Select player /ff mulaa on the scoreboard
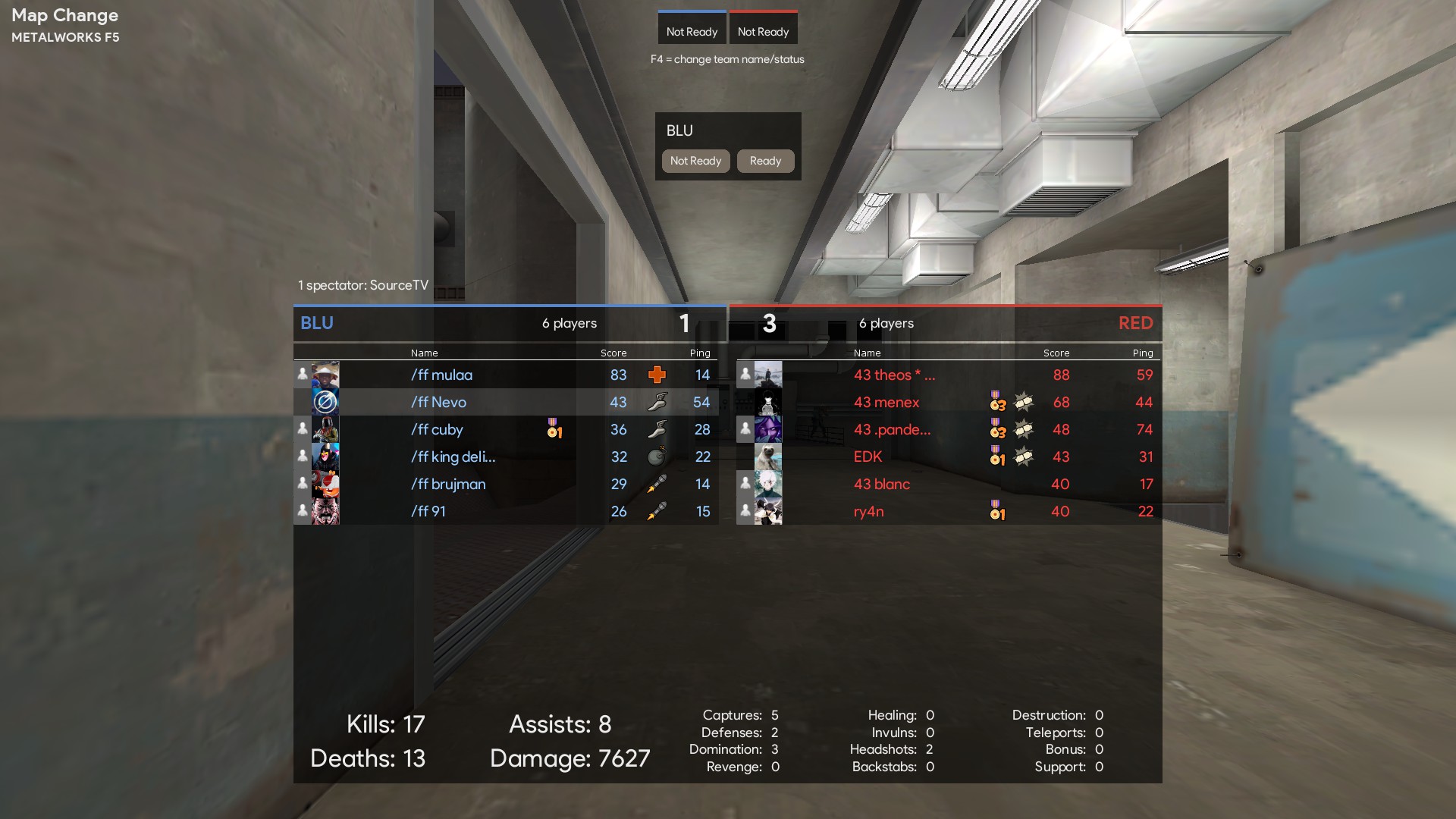Viewport: 1456px width, 819px height. coord(441,375)
